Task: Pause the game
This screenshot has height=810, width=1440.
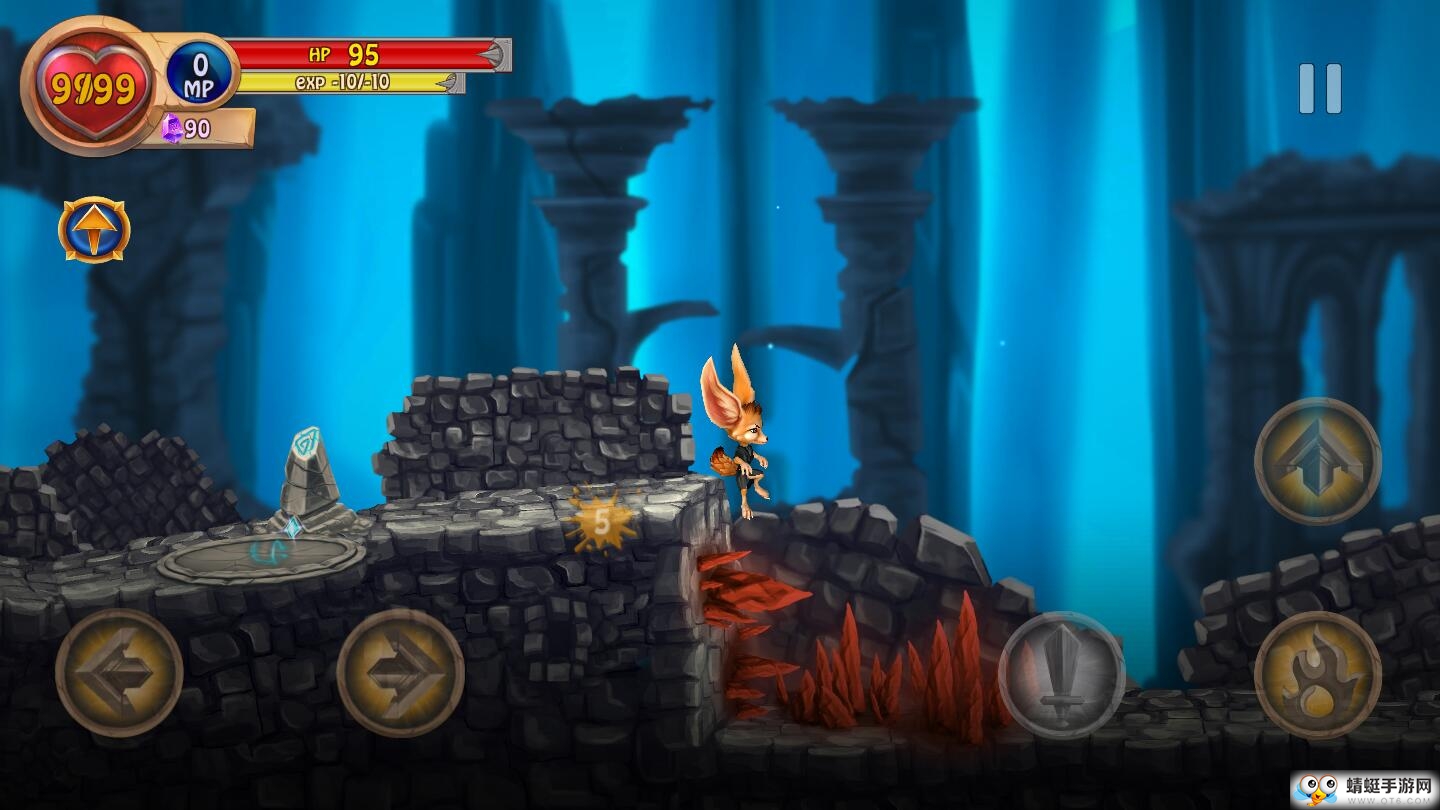Action: point(1319,89)
